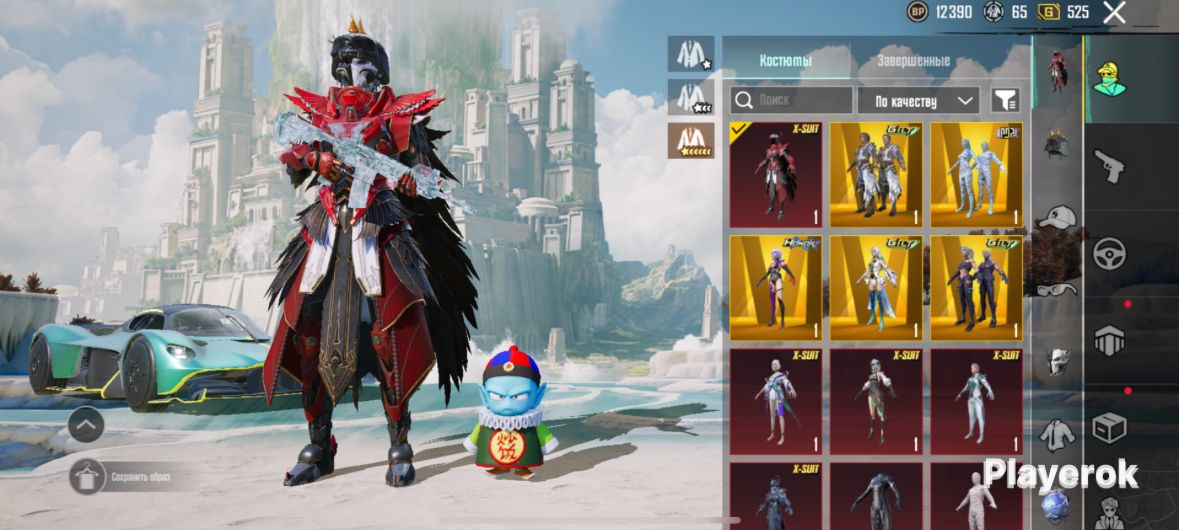Viewport: 1179px width, 530px height.
Task: Select the sunglasses eyewear category
Action: pyautogui.click(x=1057, y=290)
